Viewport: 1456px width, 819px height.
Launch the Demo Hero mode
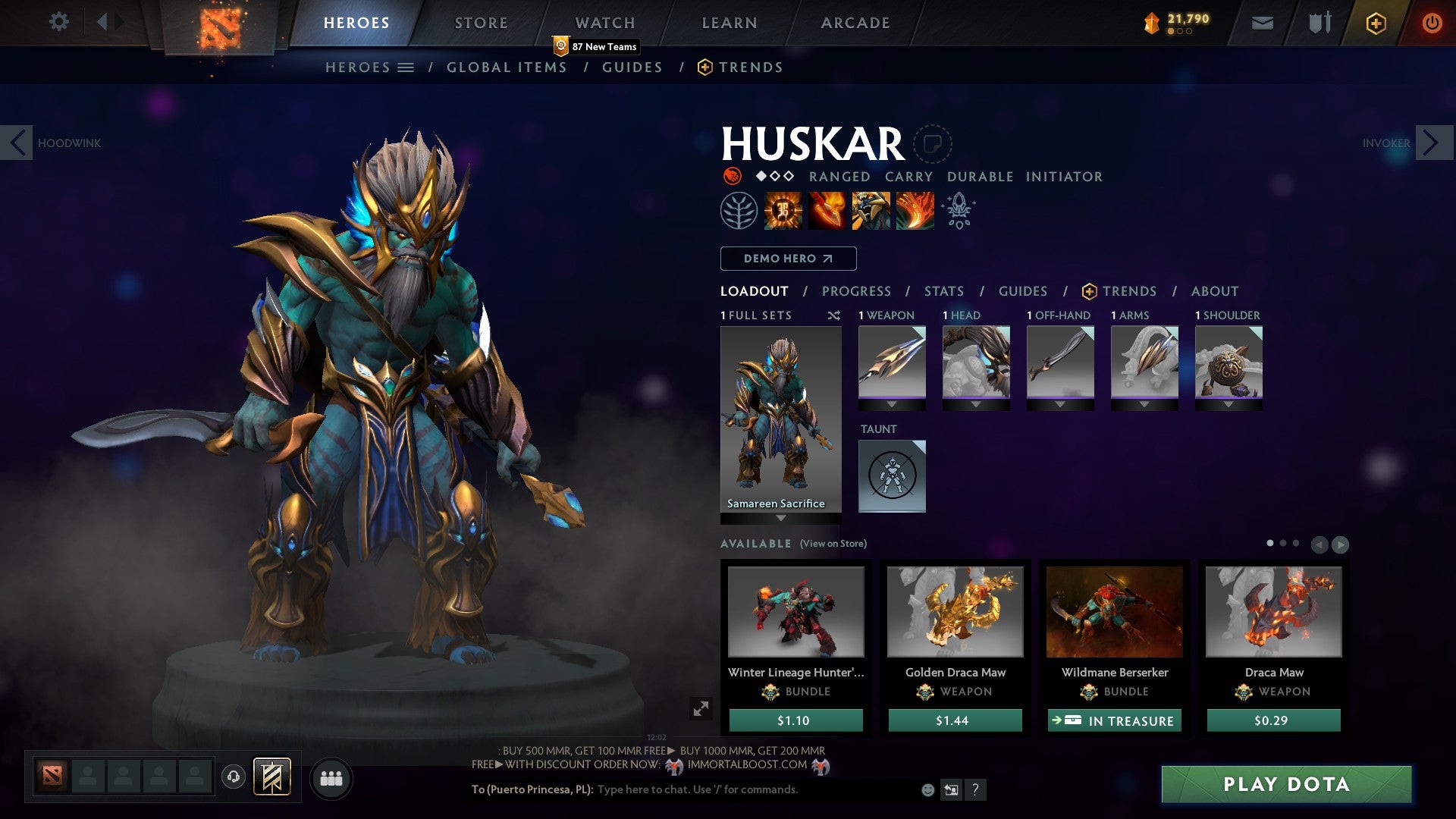coord(788,259)
